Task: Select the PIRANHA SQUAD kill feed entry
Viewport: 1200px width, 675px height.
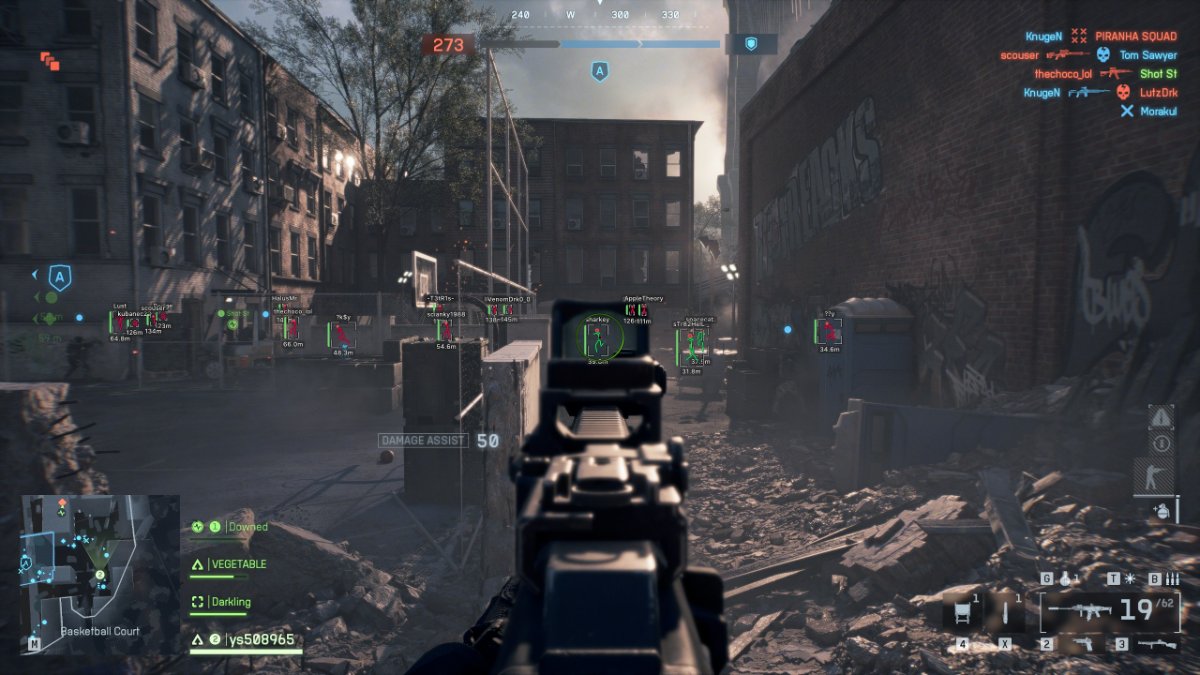Action: [1135, 36]
